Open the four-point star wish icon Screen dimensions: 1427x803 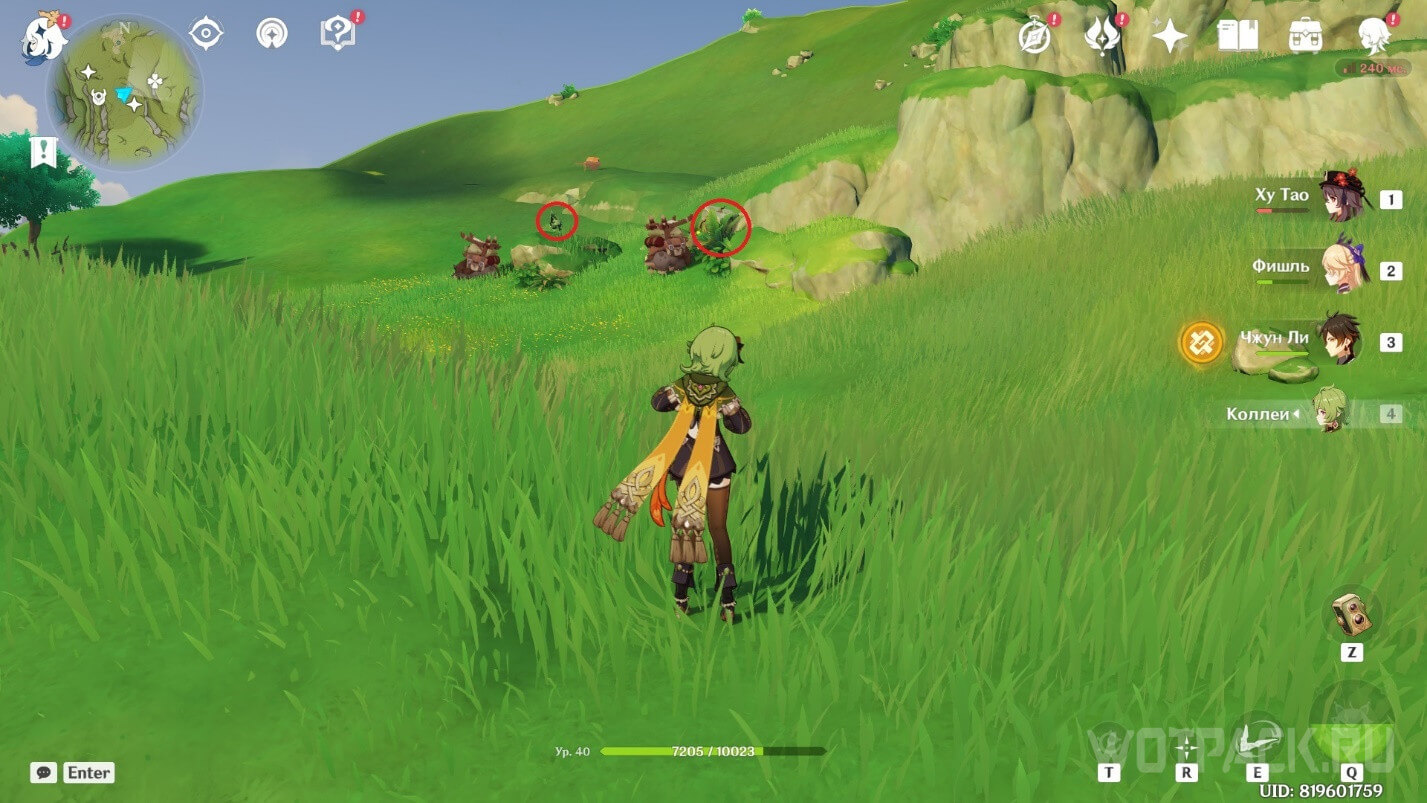[1169, 37]
